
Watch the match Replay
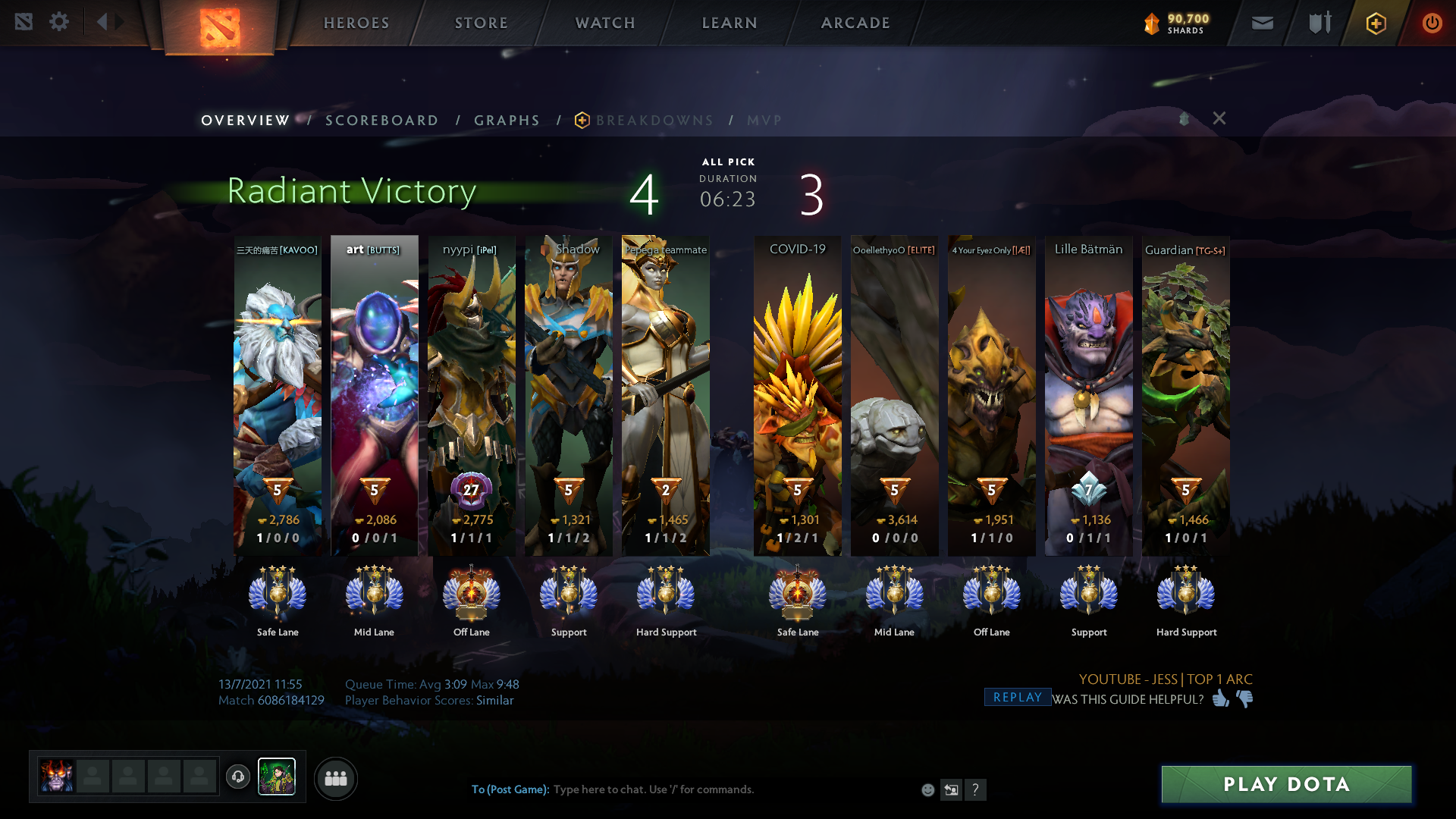pyautogui.click(x=1017, y=698)
